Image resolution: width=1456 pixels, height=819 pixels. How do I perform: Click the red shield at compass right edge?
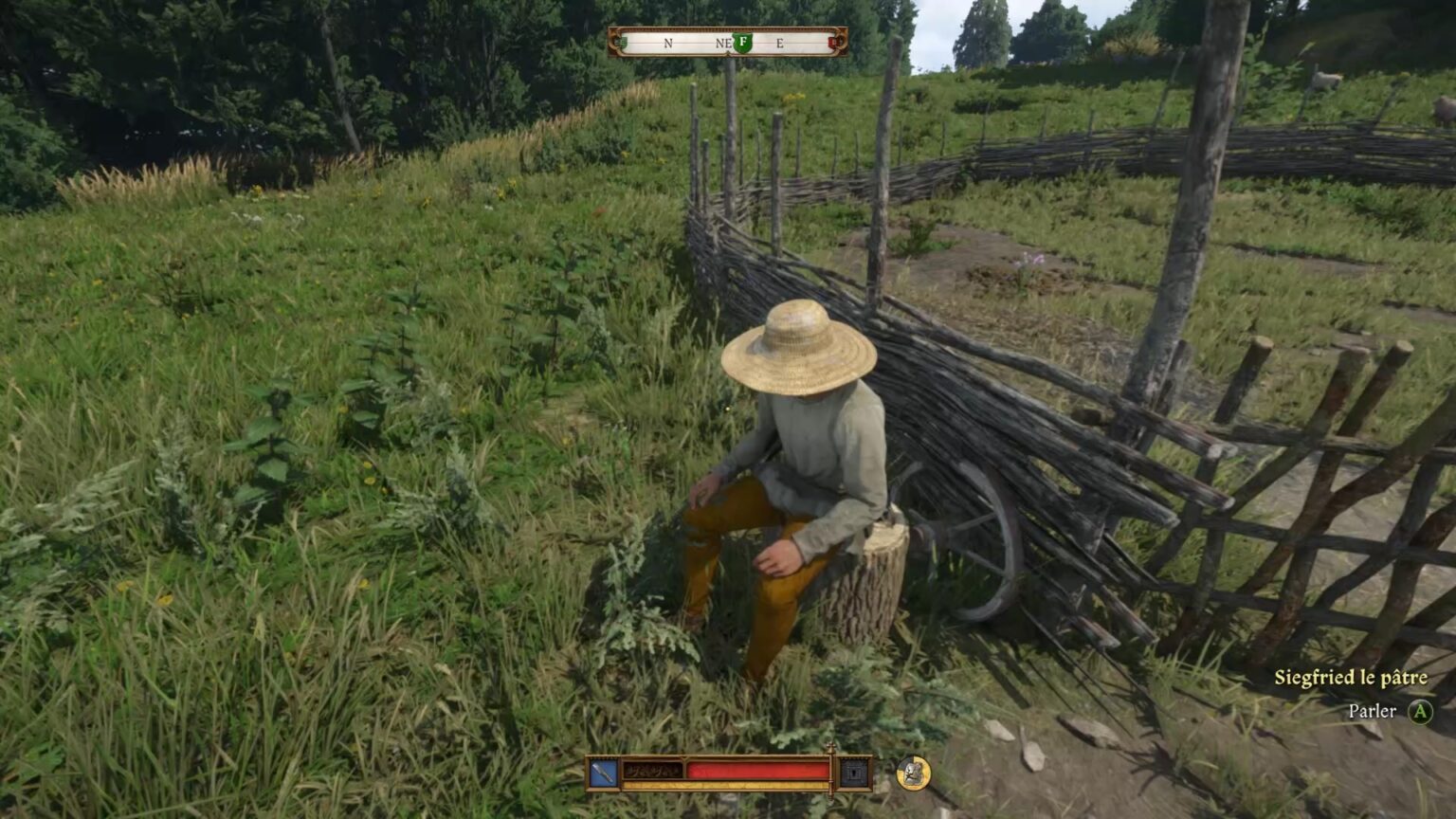pos(832,42)
